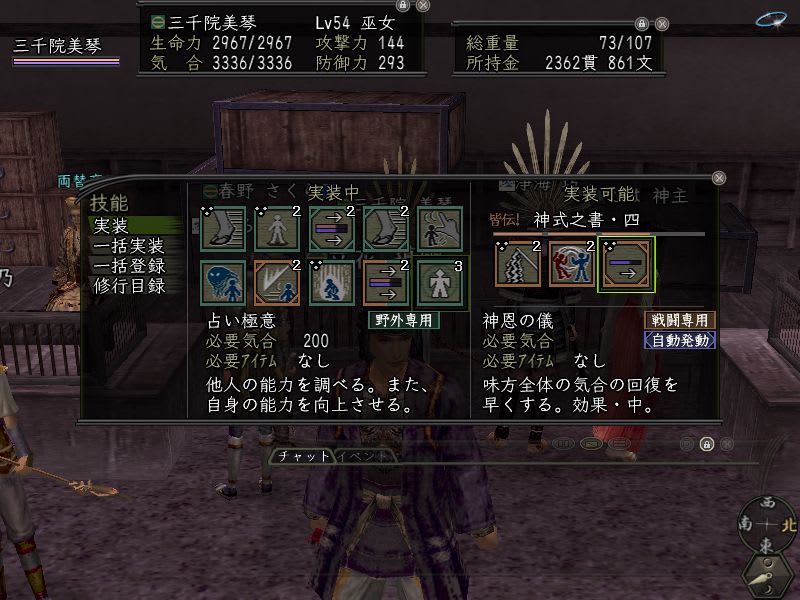Viewport: 800px width, 600px height.
Task: Select the orange zigzag skill under 神式之書
Action: click(518, 265)
